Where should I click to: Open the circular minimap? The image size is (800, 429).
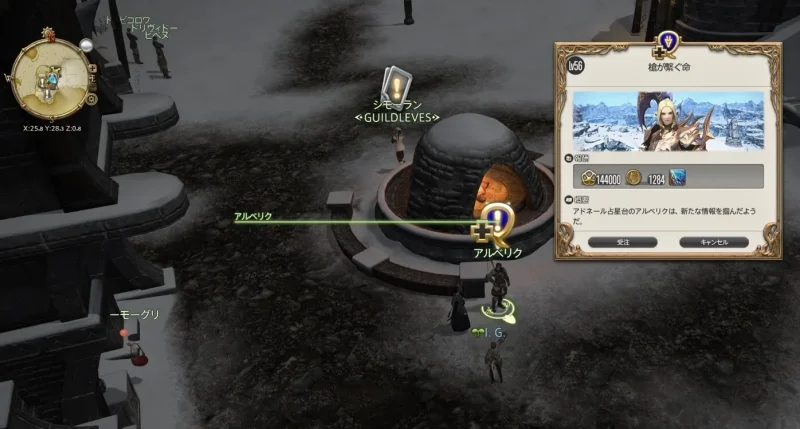(x=47, y=79)
